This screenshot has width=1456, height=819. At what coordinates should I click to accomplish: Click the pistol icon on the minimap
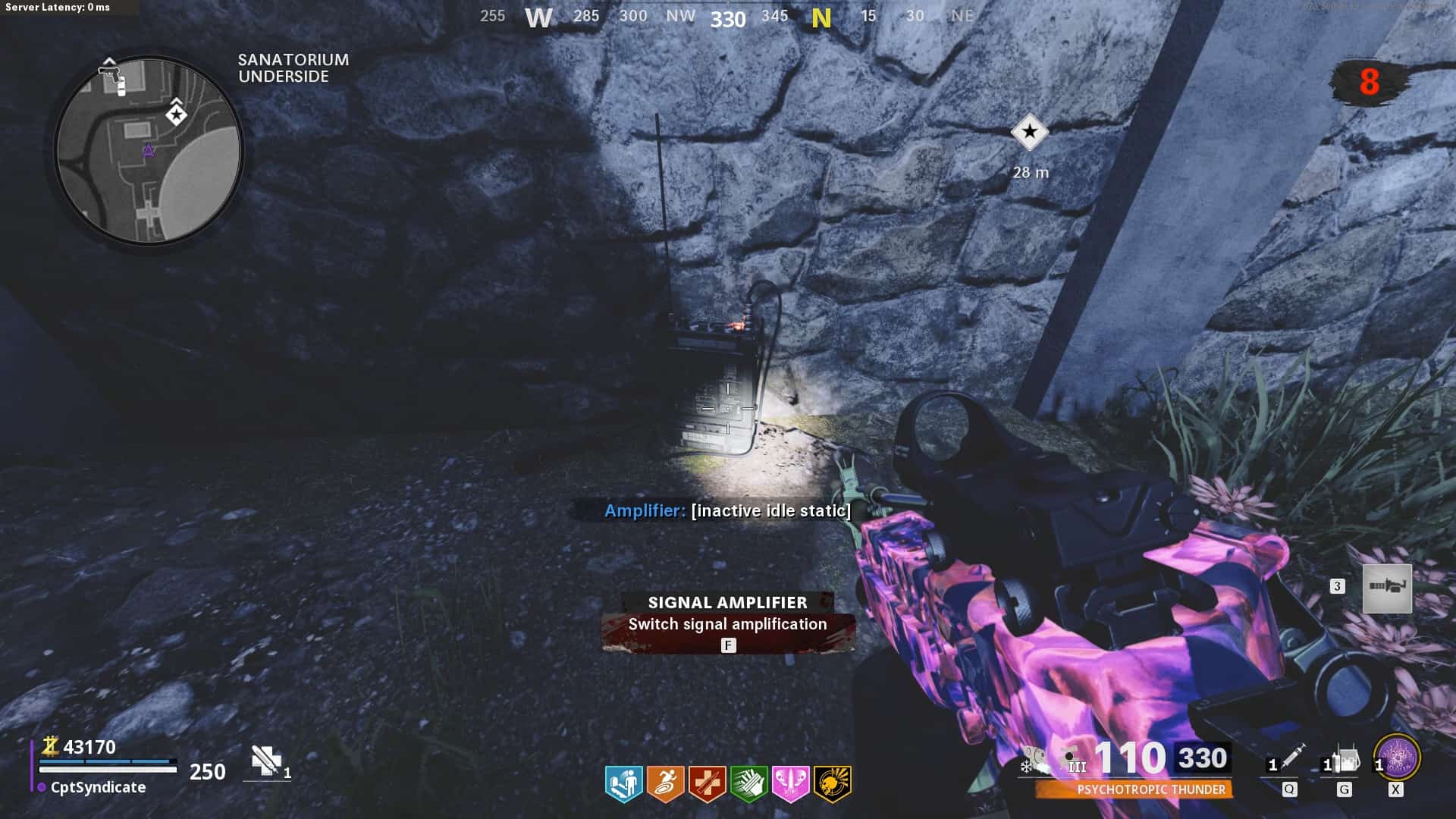coord(110,74)
